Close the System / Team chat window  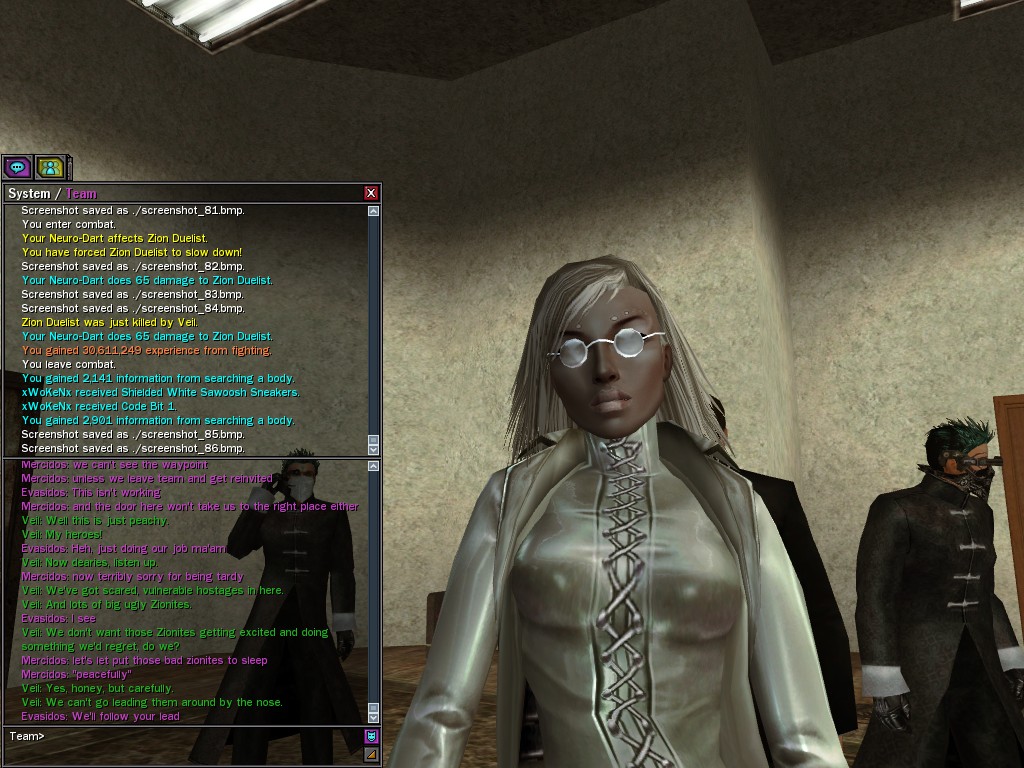pyautogui.click(x=371, y=193)
